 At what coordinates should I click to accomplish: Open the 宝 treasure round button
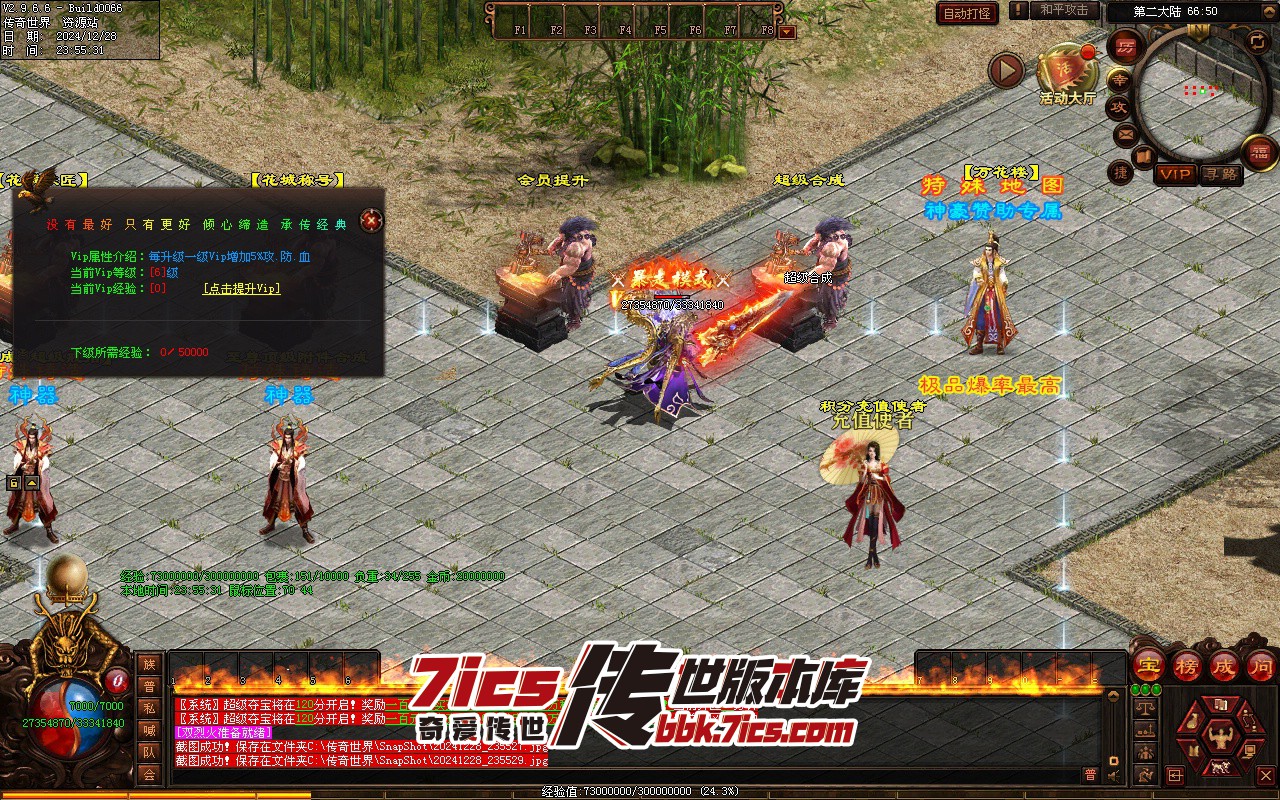[1147, 666]
